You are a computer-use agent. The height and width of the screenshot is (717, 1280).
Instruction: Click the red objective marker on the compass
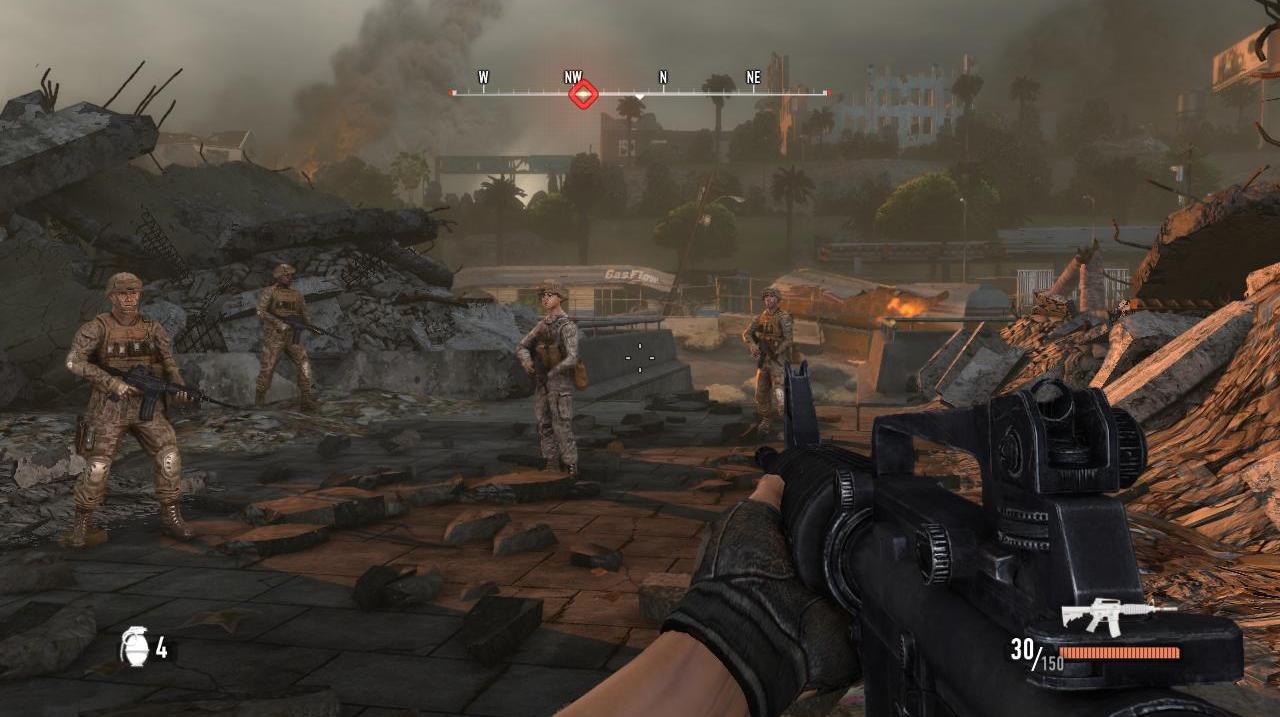pos(583,95)
